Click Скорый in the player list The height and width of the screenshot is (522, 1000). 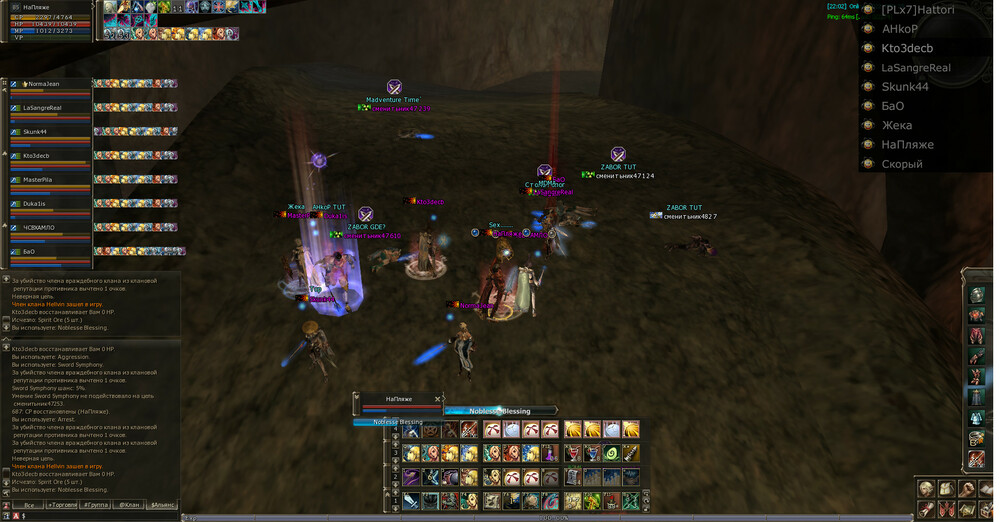coord(901,164)
